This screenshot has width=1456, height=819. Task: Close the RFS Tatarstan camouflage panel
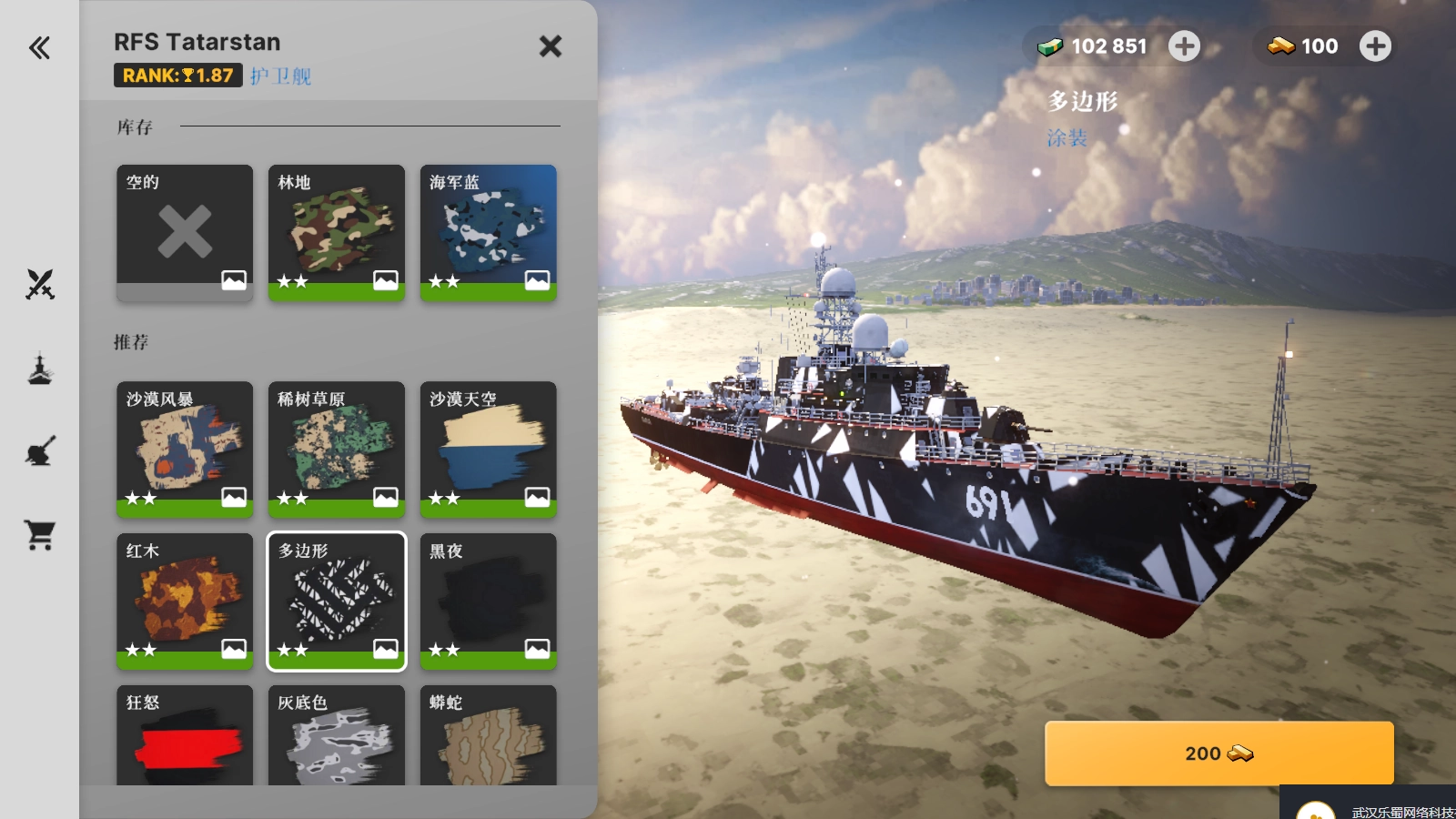[550, 46]
